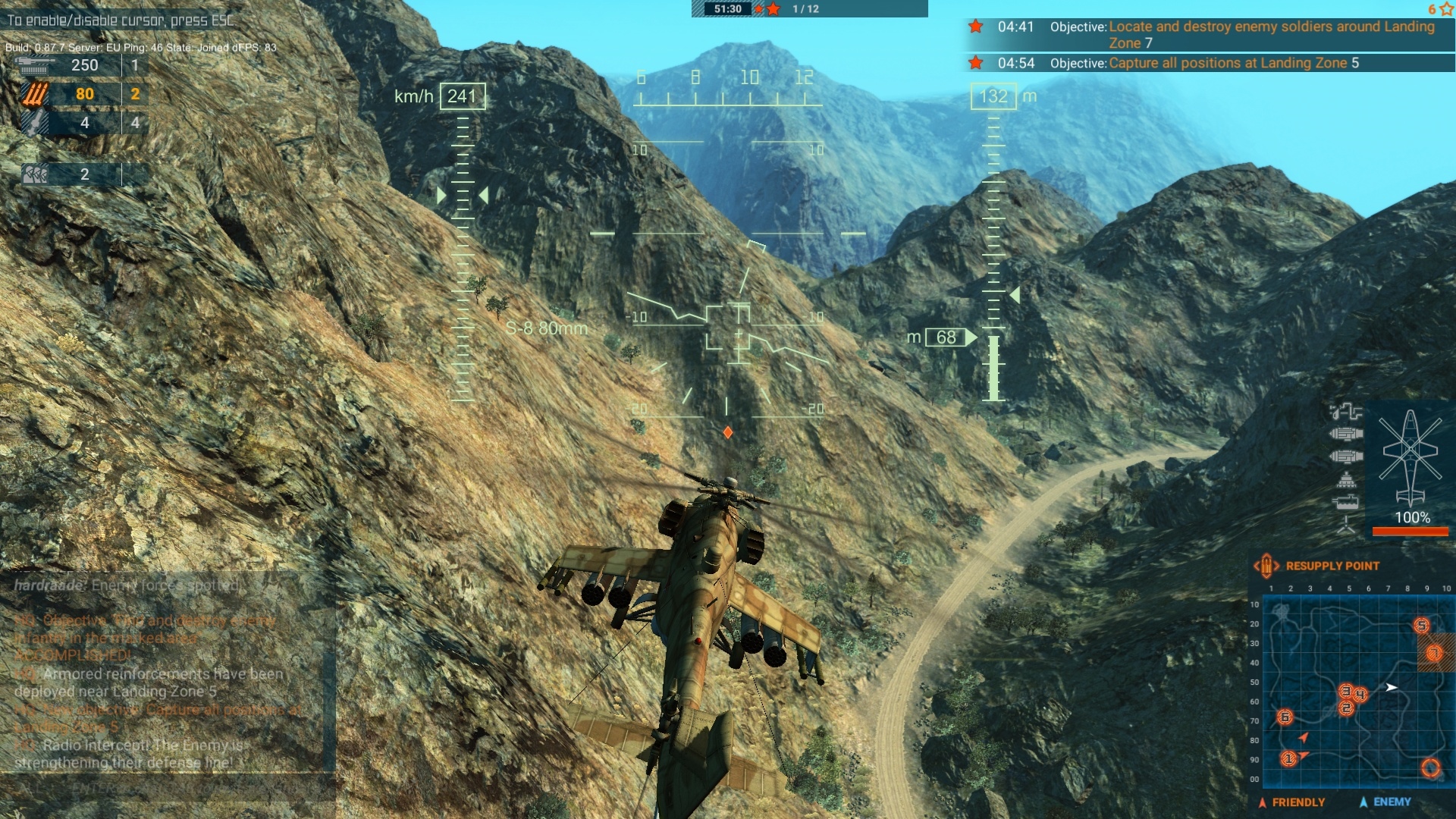Click landing zone marker 6 on minimap
This screenshot has height=819, width=1456.
pos(1285,717)
